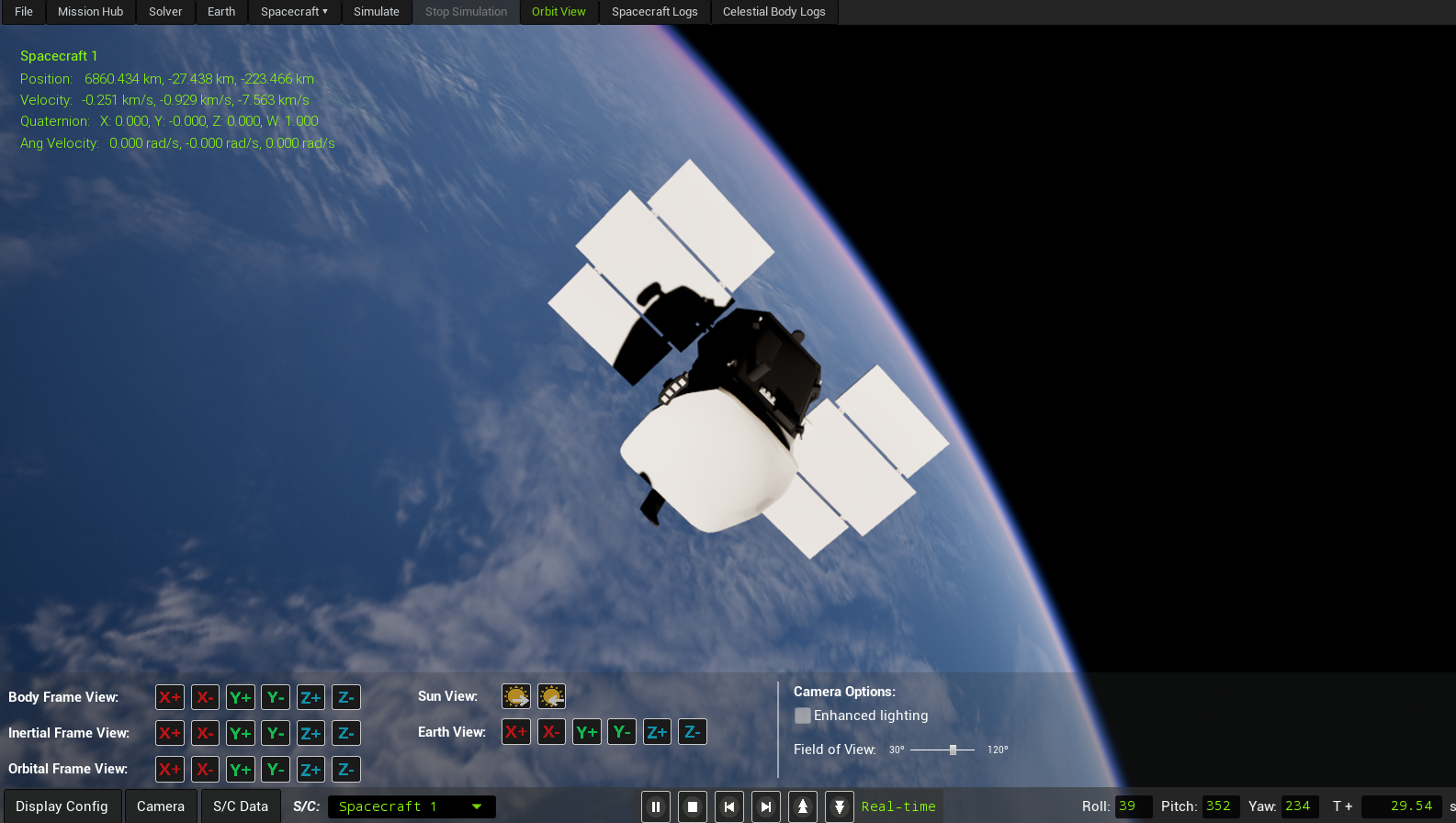Viewport: 1456px width, 823px height.
Task: Click the S/C Data button
Action: [240, 806]
